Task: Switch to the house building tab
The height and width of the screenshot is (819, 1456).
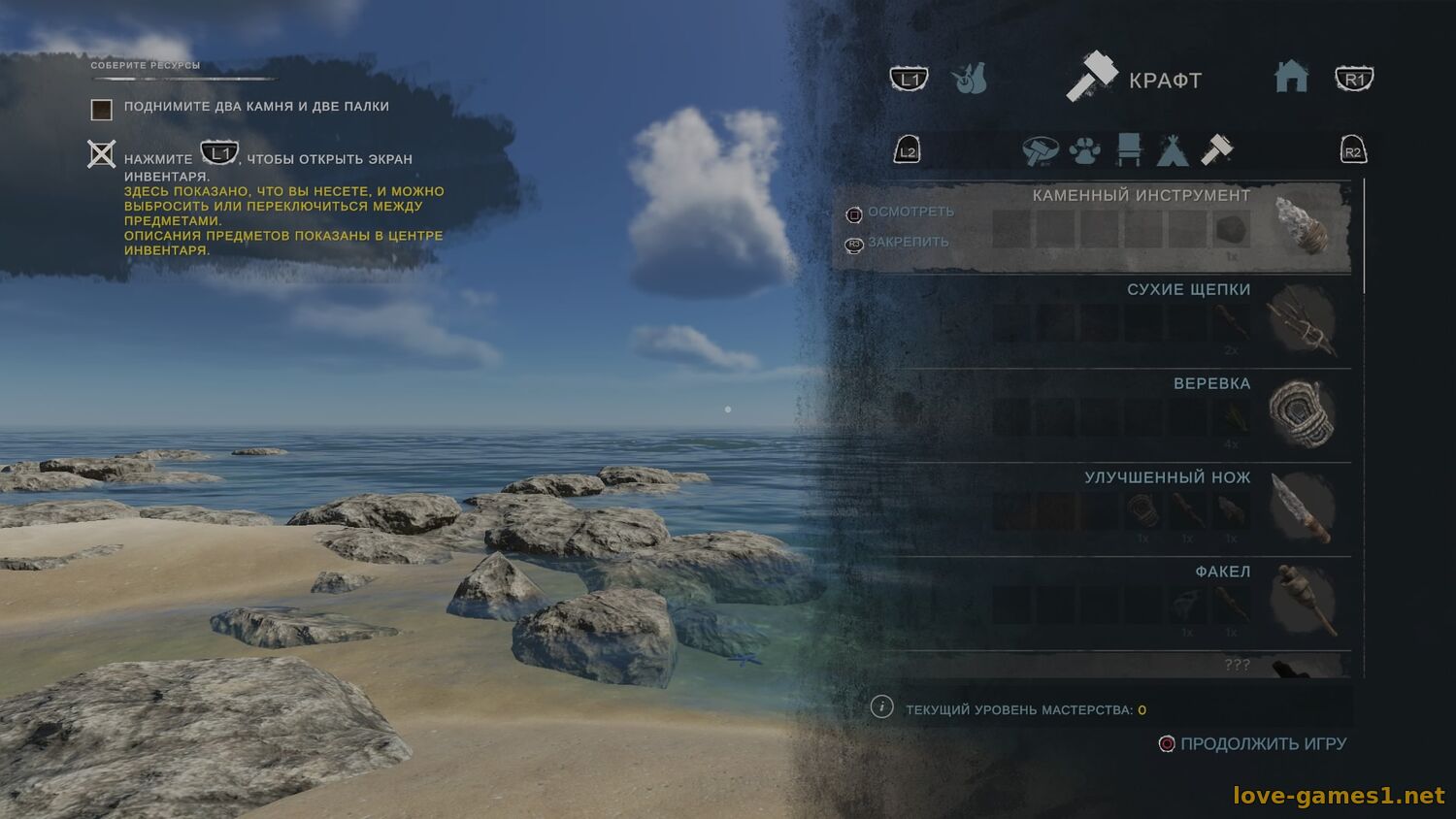Action: (1291, 77)
